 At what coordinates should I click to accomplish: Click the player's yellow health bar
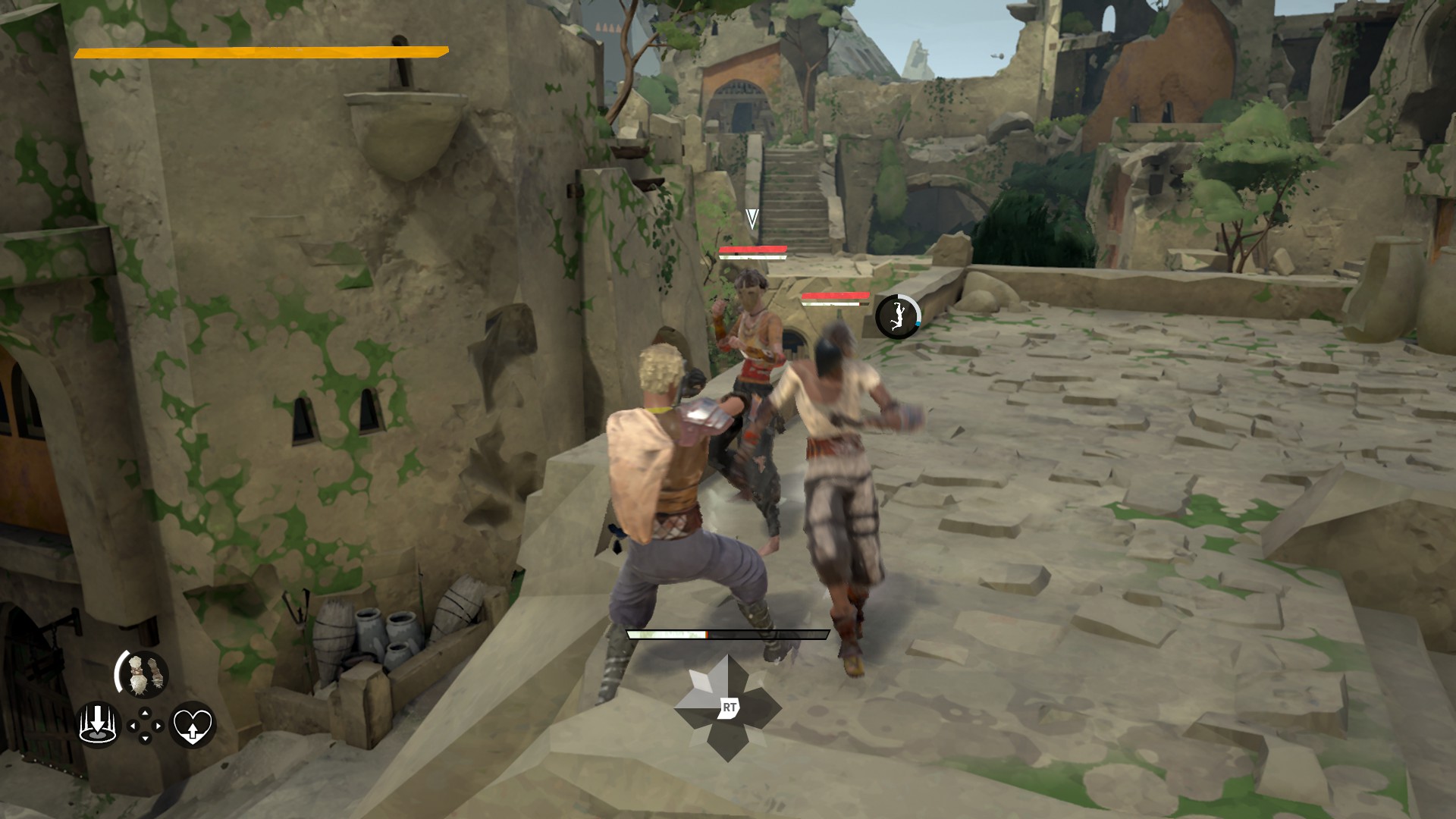(x=262, y=53)
